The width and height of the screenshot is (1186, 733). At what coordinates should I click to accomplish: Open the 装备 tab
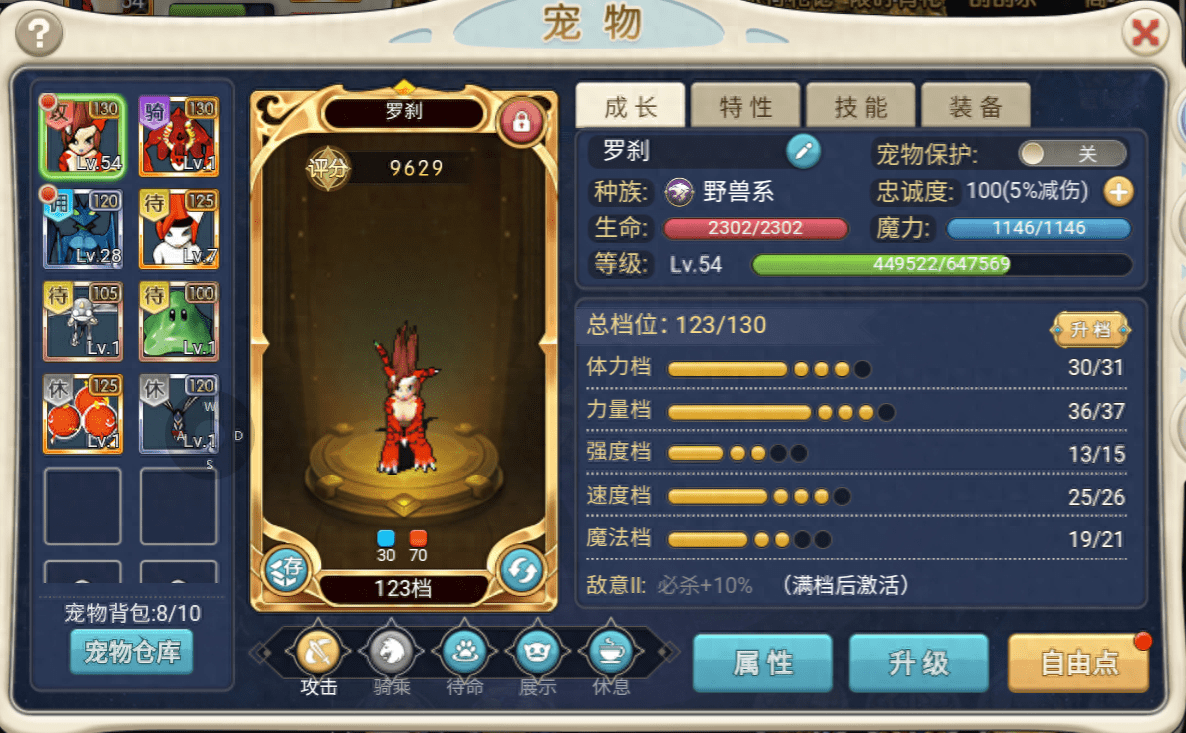(x=976, y=106)
